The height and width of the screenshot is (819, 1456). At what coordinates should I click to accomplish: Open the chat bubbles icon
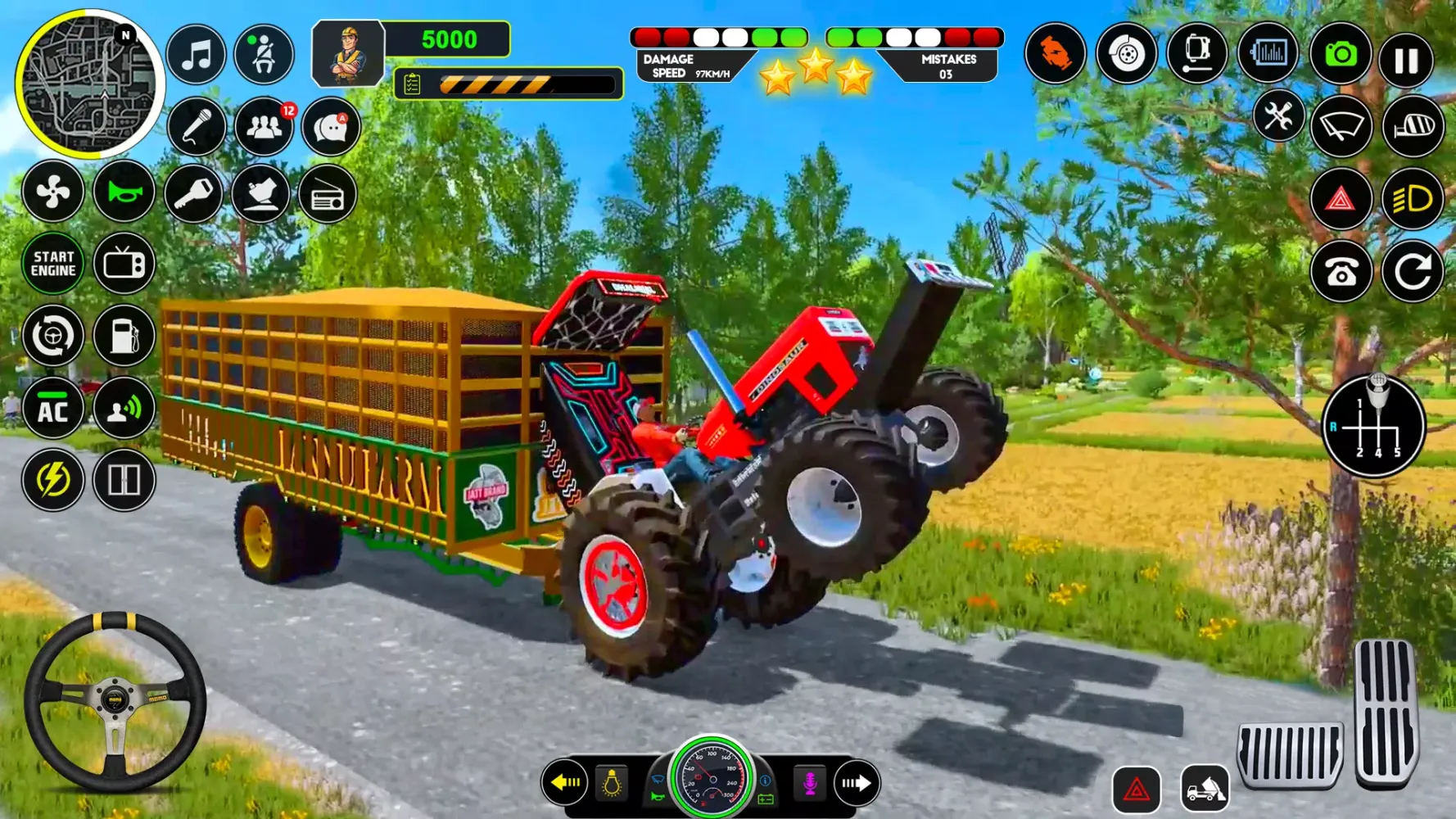click(331, 127)
